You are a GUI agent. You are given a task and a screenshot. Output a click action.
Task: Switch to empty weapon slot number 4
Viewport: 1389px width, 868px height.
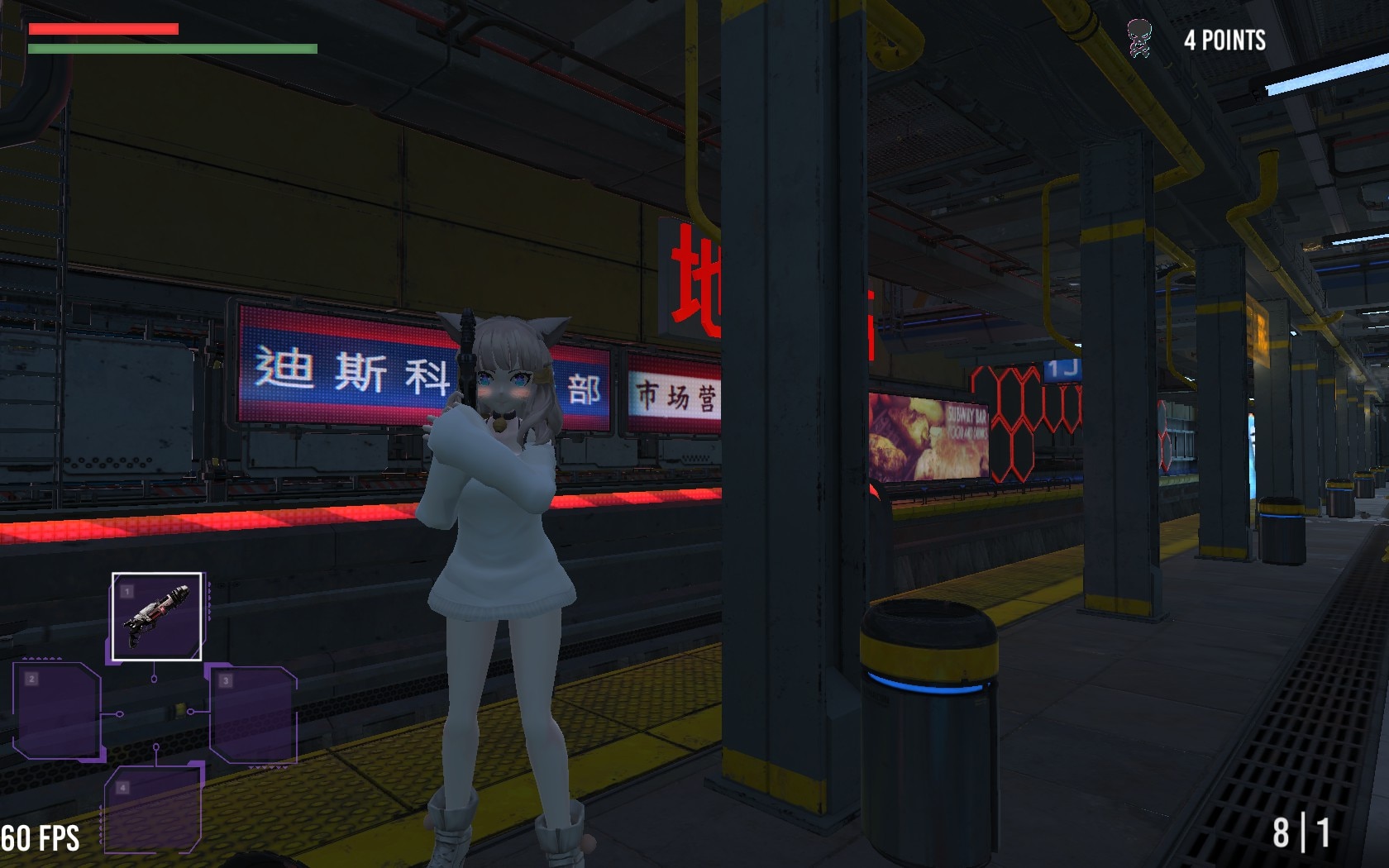pyautogui.click(x=154, y=809)
